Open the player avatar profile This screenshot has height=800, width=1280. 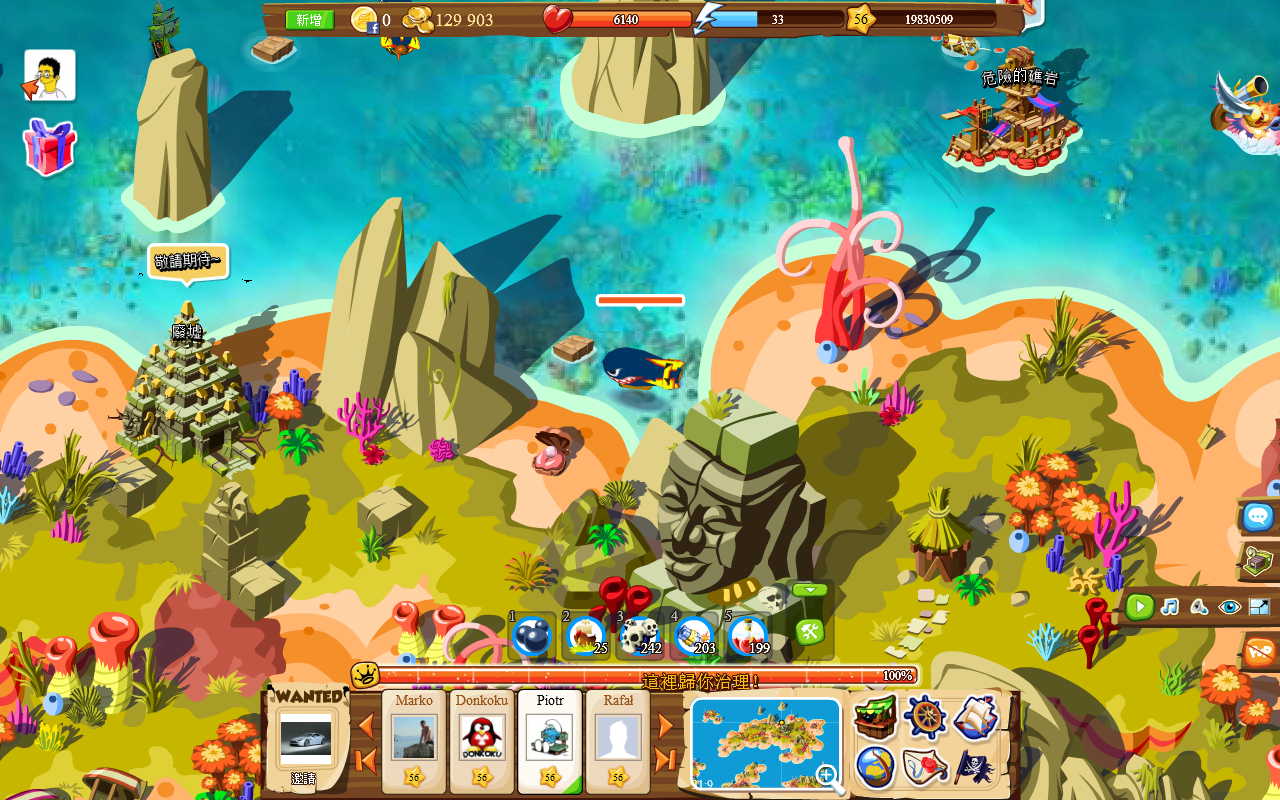coord(50,75)
